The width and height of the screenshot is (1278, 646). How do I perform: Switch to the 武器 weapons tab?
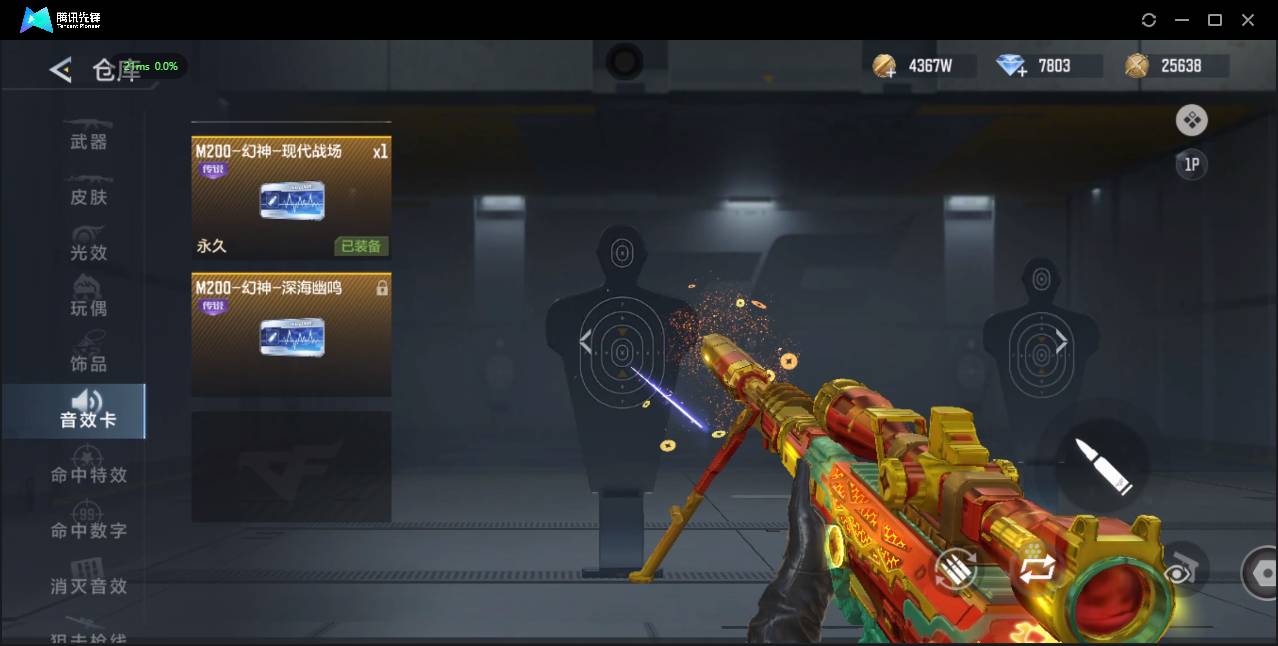point(88,141)
